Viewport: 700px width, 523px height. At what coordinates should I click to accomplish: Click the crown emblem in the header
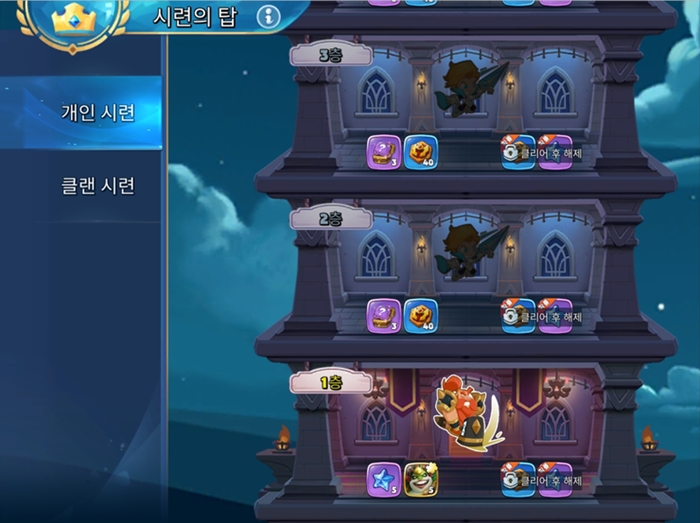click(71, 20)
